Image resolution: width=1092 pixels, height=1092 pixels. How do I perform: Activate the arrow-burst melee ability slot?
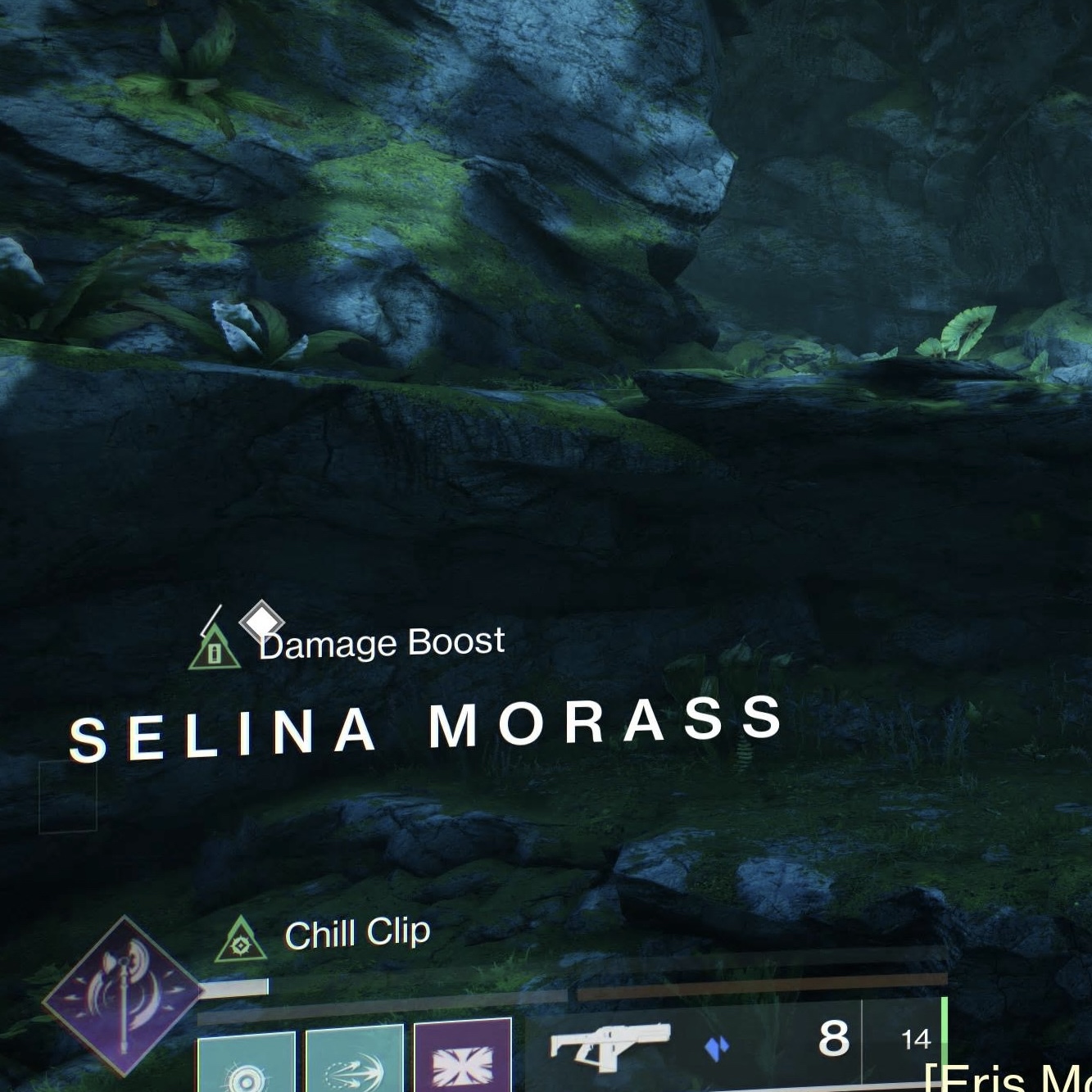click(x=354, y=1061)
